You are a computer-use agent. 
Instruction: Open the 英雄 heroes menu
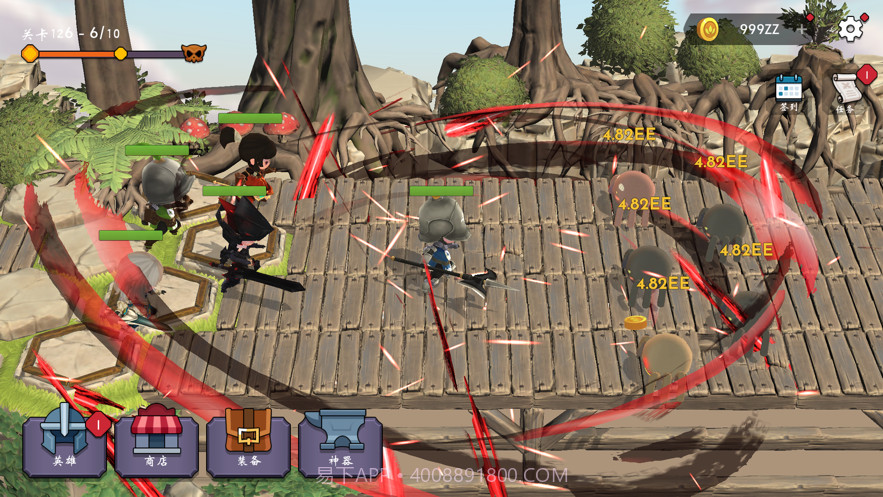pyautogui.click(x=64, y=443)
